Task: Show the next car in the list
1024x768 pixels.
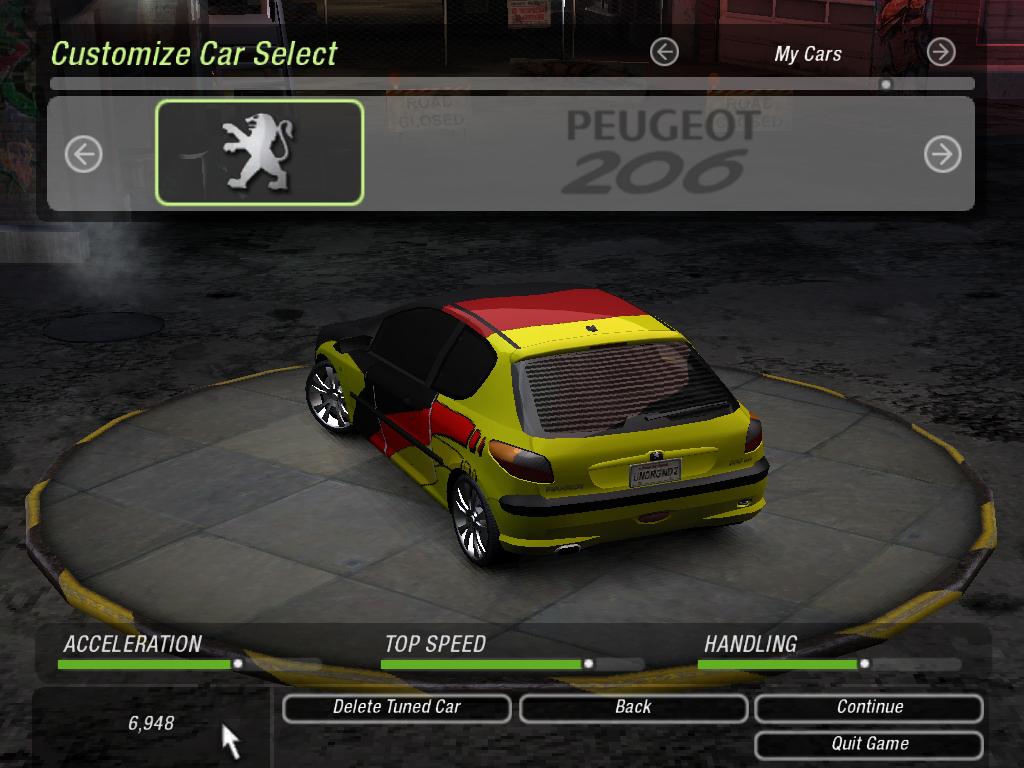Action: (942, 154)
